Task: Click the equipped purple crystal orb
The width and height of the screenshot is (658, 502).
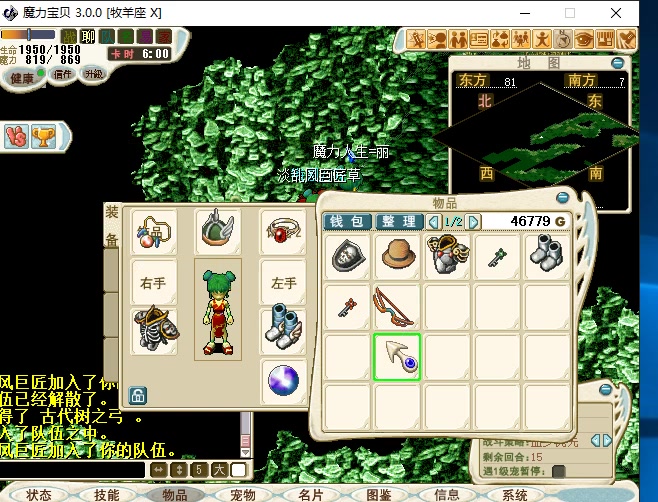Action: (x=284, y=381)
